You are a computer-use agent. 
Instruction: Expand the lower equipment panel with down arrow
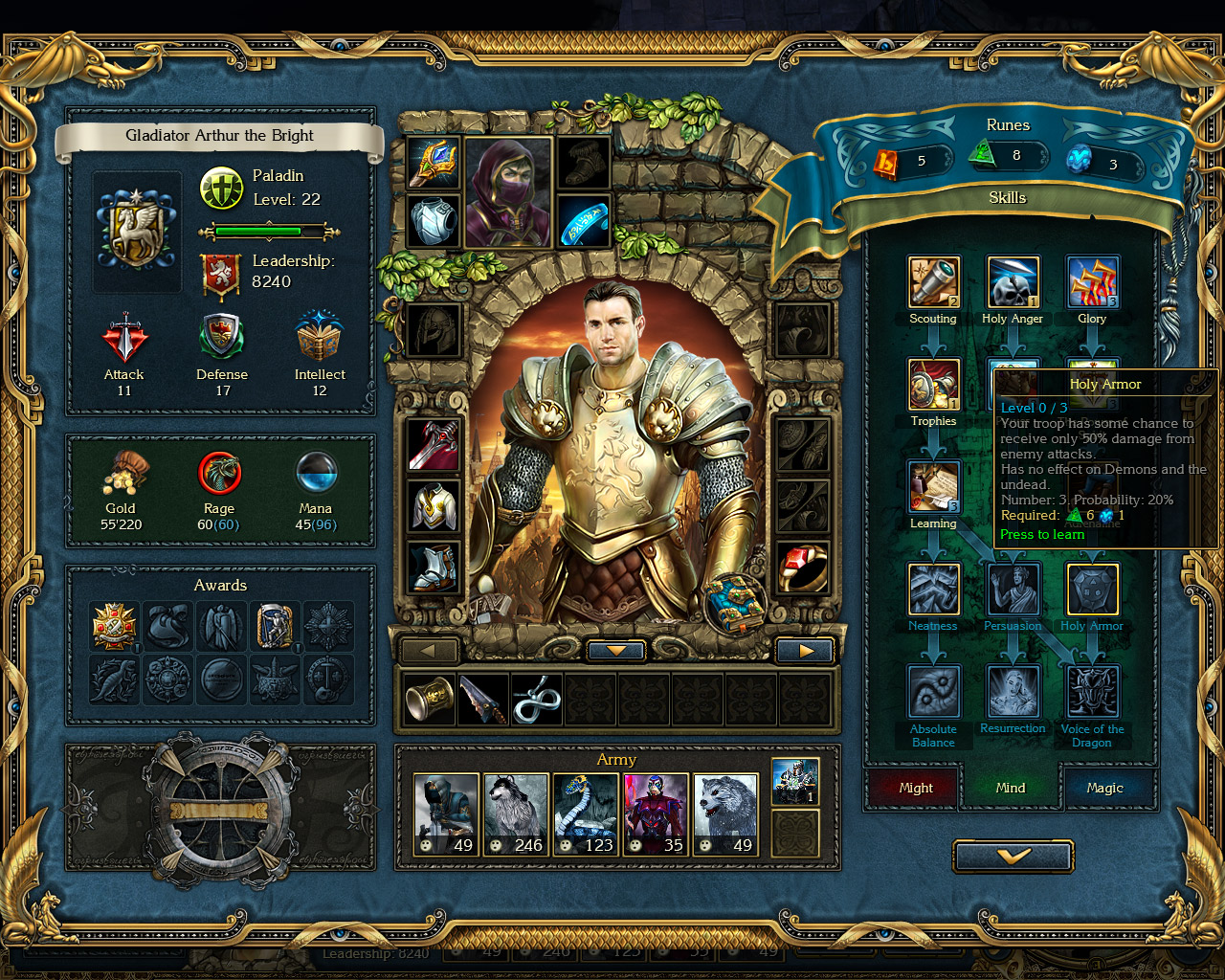point(615,650)
